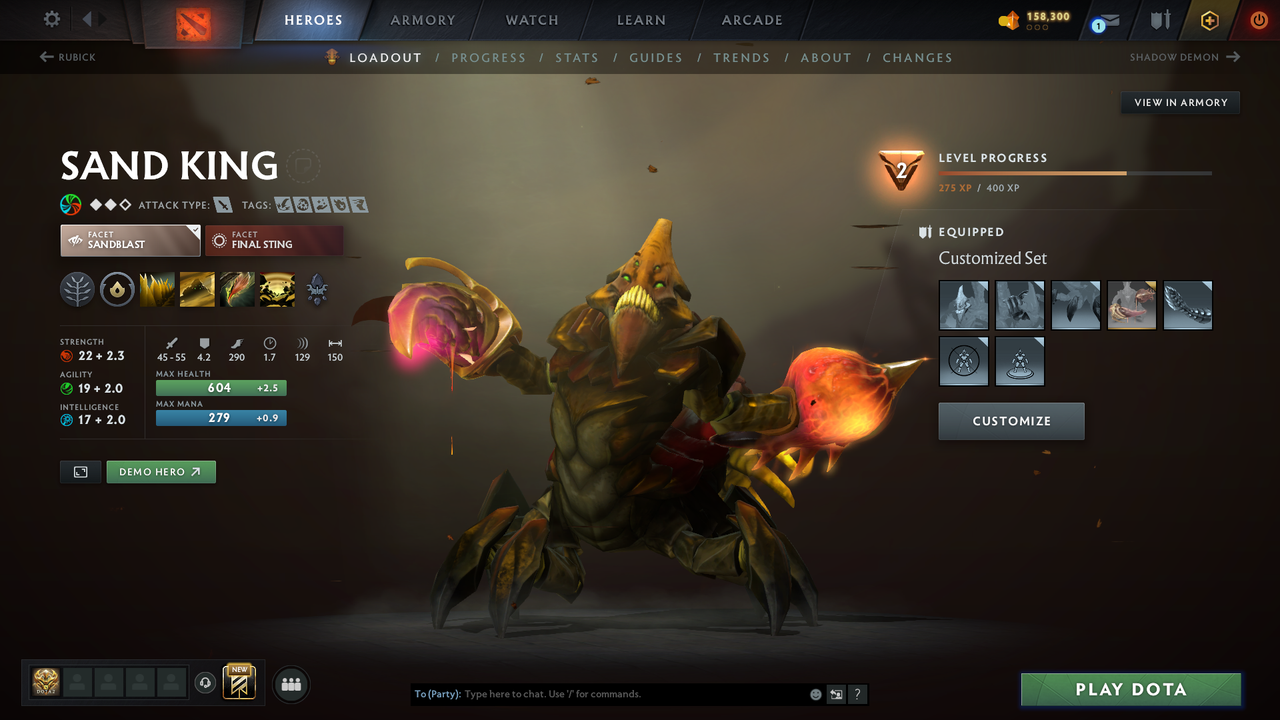Click the Sand Storm ability icon

(197, 289)
